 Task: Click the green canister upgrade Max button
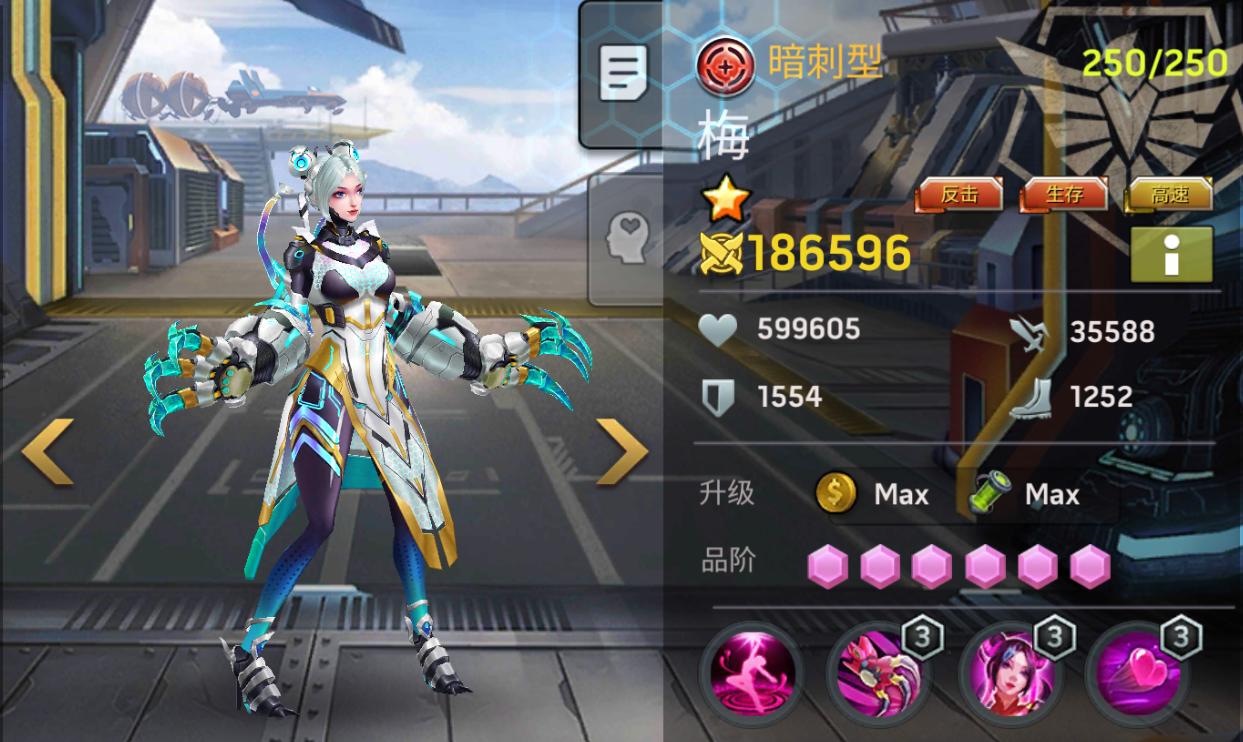(1026, 494)
